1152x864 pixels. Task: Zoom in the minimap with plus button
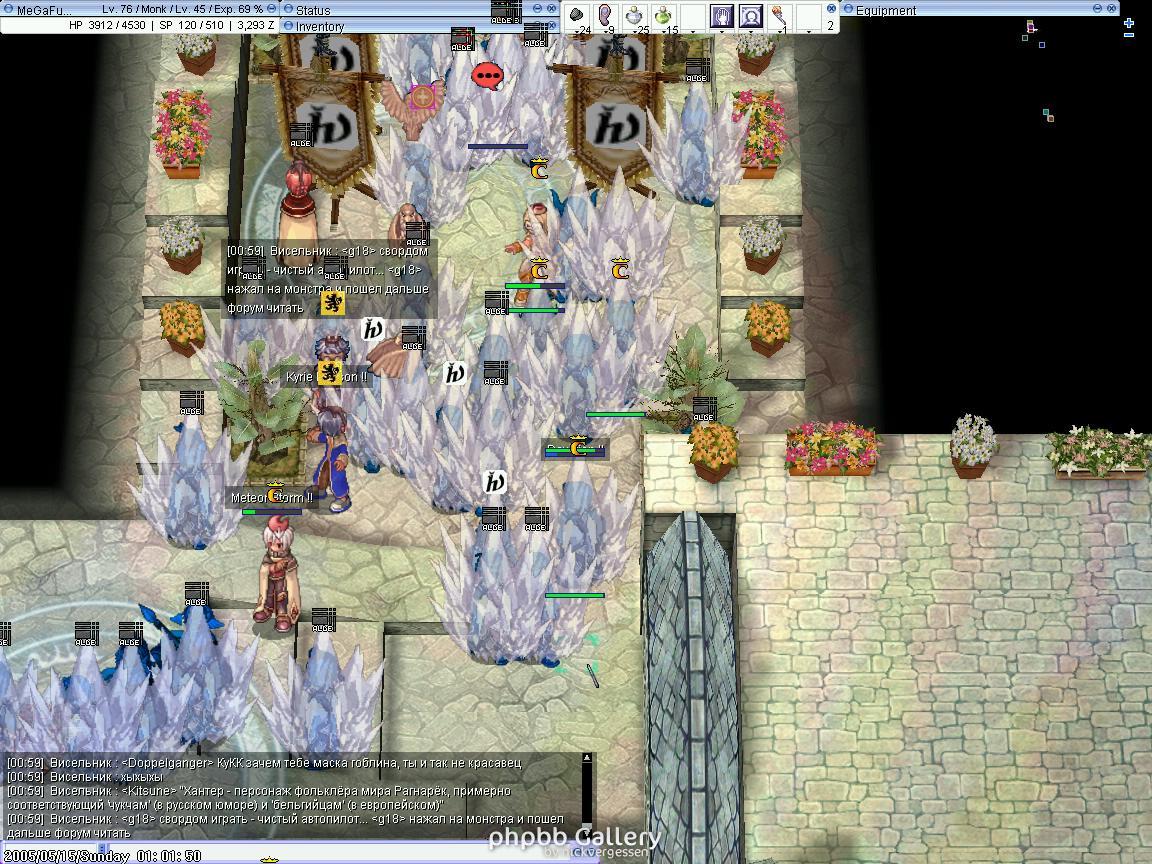tap(1129, 22)
